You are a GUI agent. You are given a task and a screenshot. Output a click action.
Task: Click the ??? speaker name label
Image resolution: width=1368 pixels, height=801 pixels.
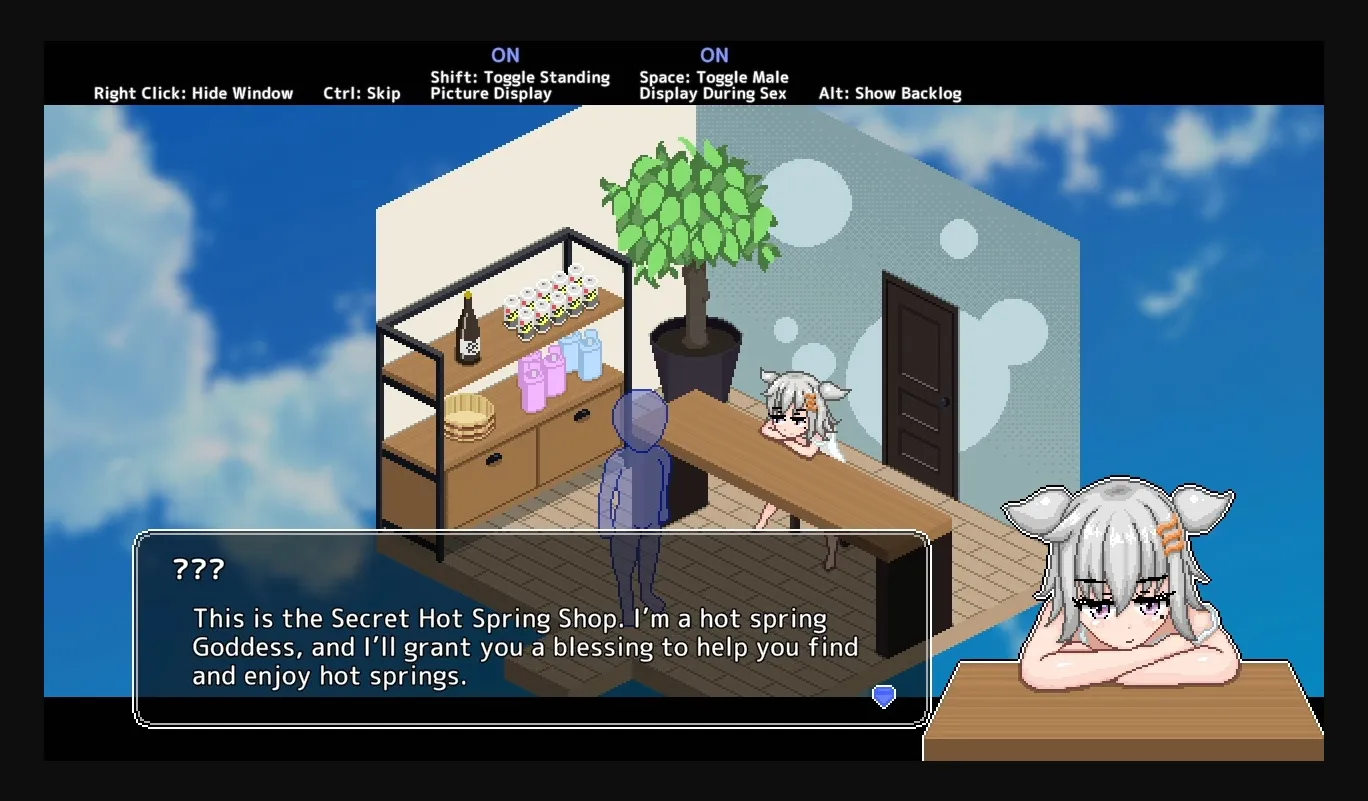200,569
